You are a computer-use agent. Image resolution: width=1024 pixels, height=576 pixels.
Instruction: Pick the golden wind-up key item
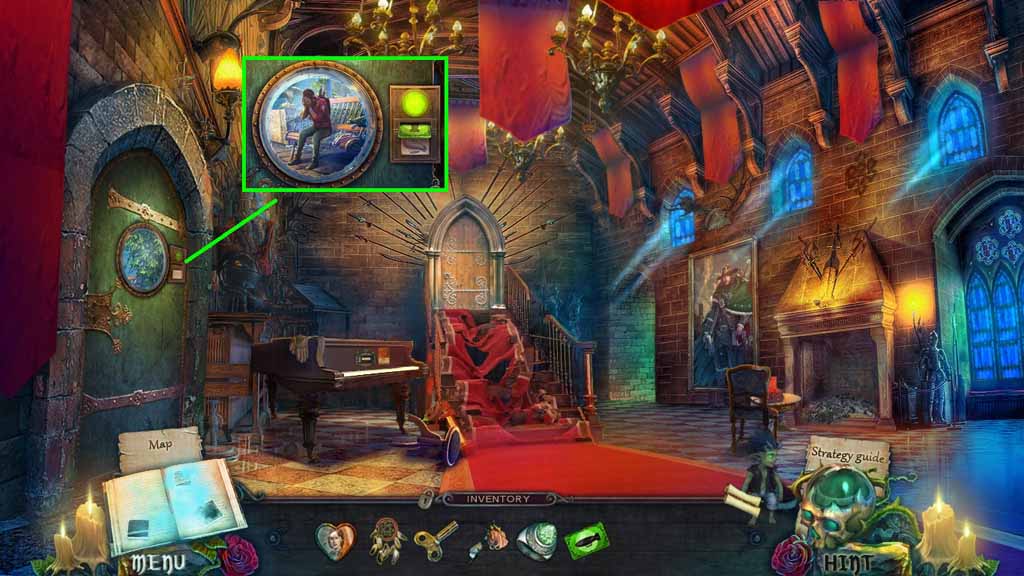coord(437,541)
